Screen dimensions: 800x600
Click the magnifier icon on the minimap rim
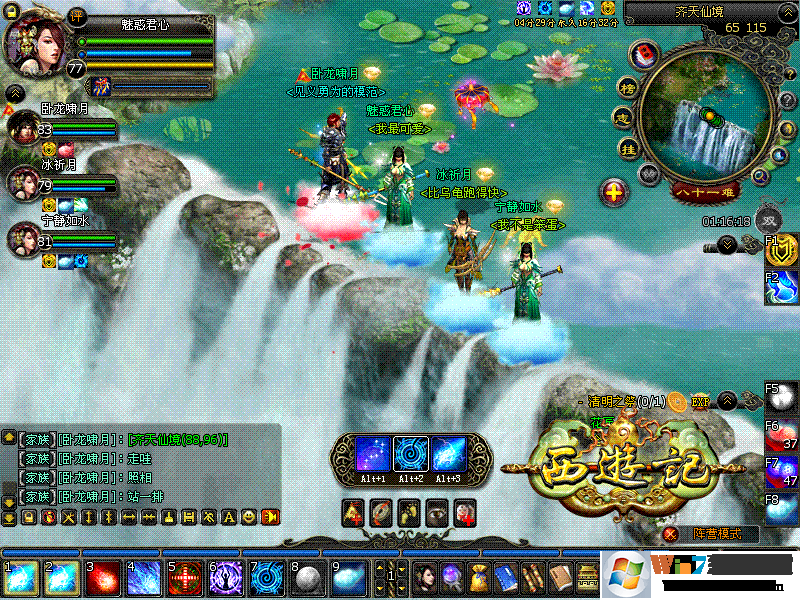(x=760, y=176)
